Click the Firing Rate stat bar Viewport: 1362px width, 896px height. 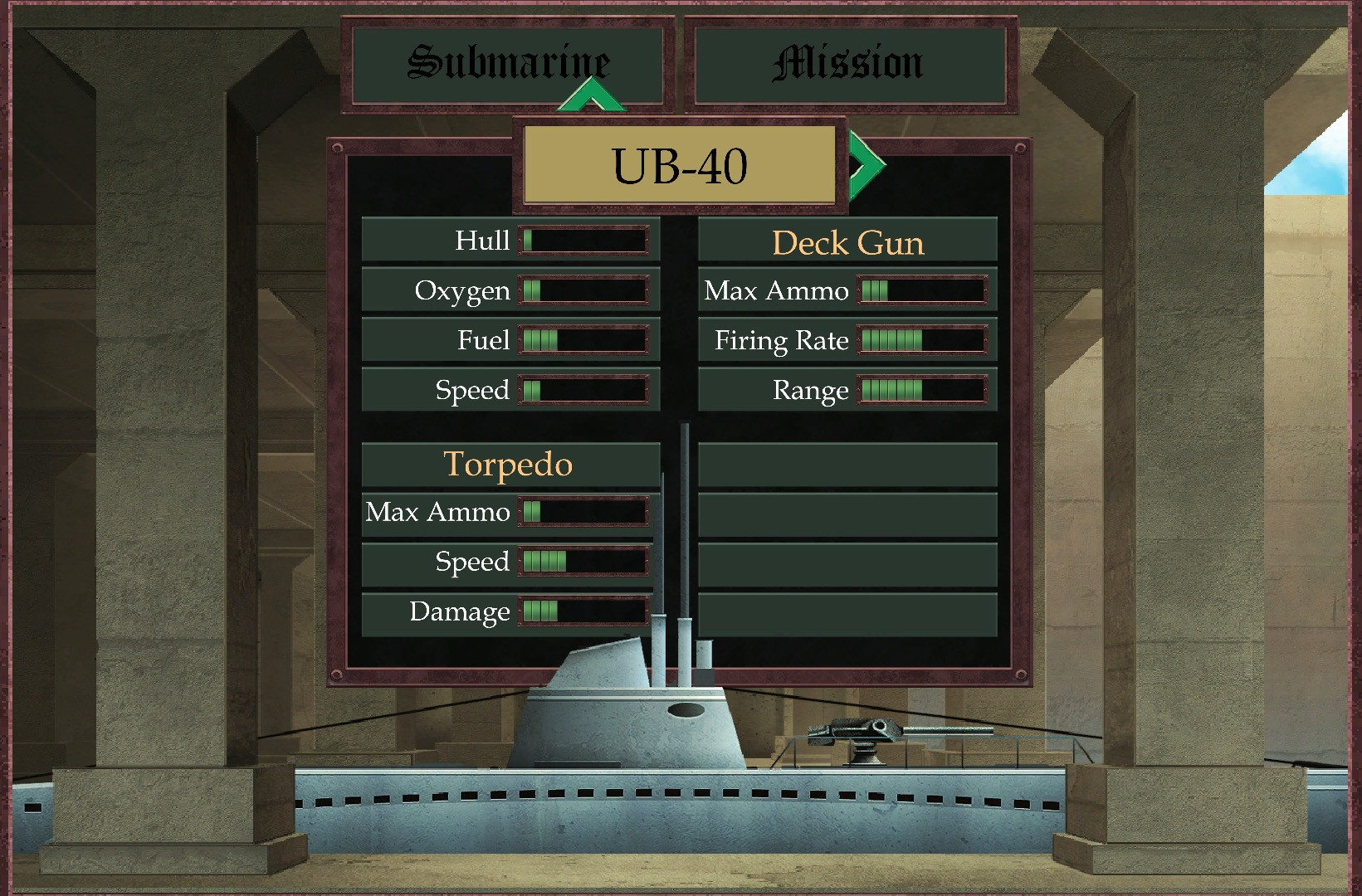coord(921,340)
